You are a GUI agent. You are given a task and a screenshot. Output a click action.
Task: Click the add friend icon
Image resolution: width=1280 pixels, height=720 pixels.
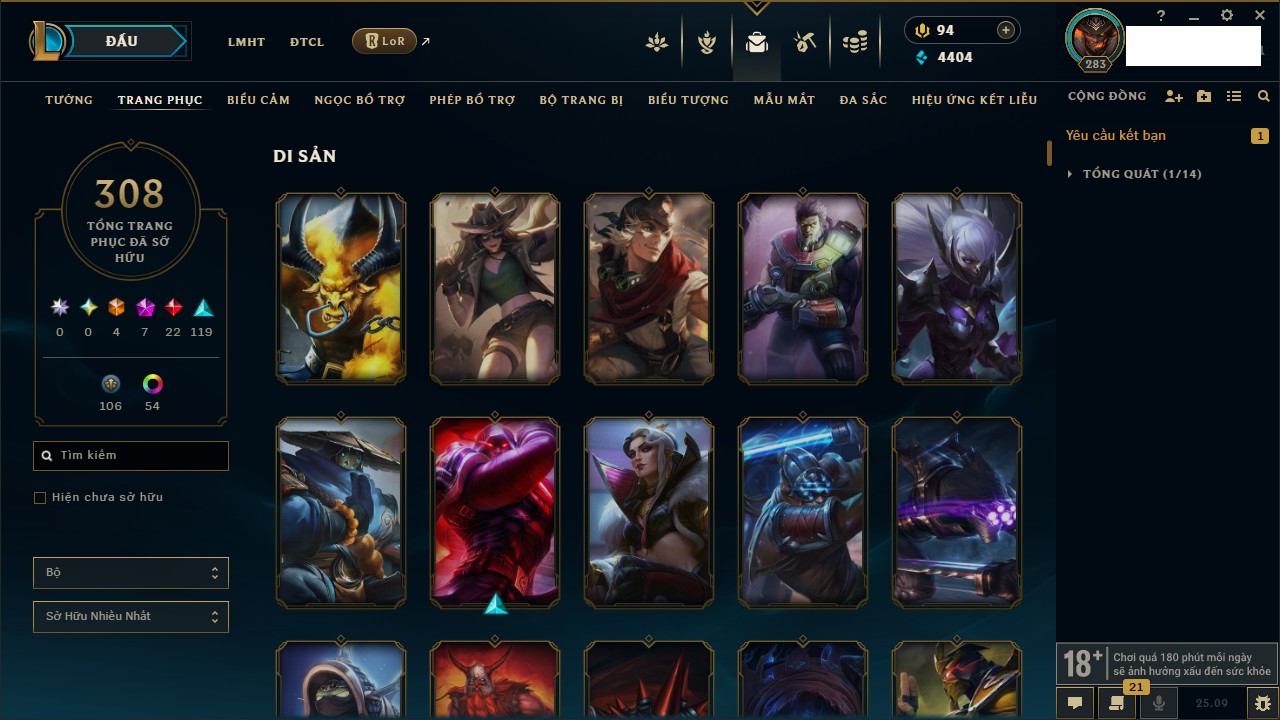click(1174, 97)
